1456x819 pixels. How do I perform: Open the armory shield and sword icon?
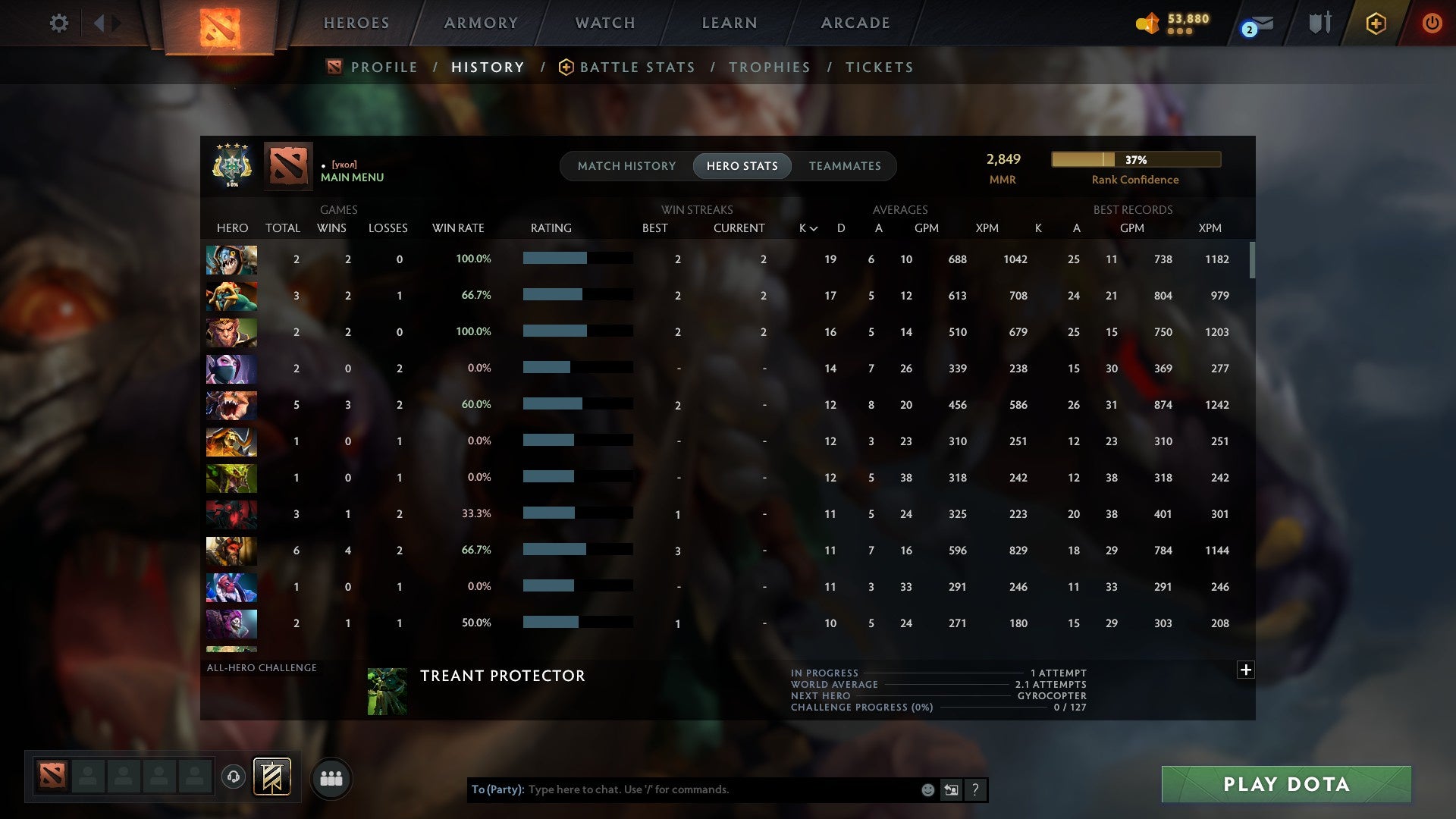coord(1319,23)
